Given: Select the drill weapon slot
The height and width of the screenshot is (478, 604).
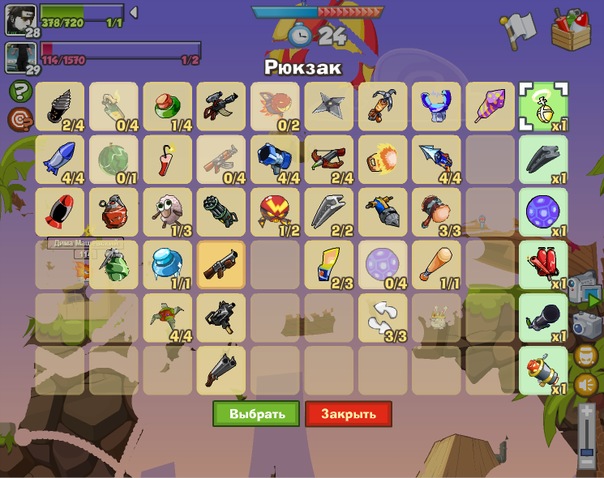Looking at the screenshot, I should tap(60, 106).
